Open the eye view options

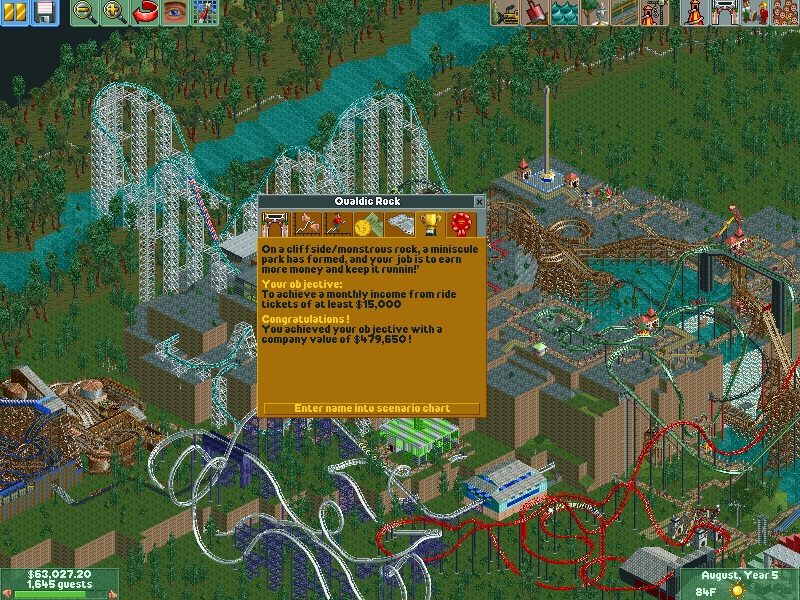175,13
